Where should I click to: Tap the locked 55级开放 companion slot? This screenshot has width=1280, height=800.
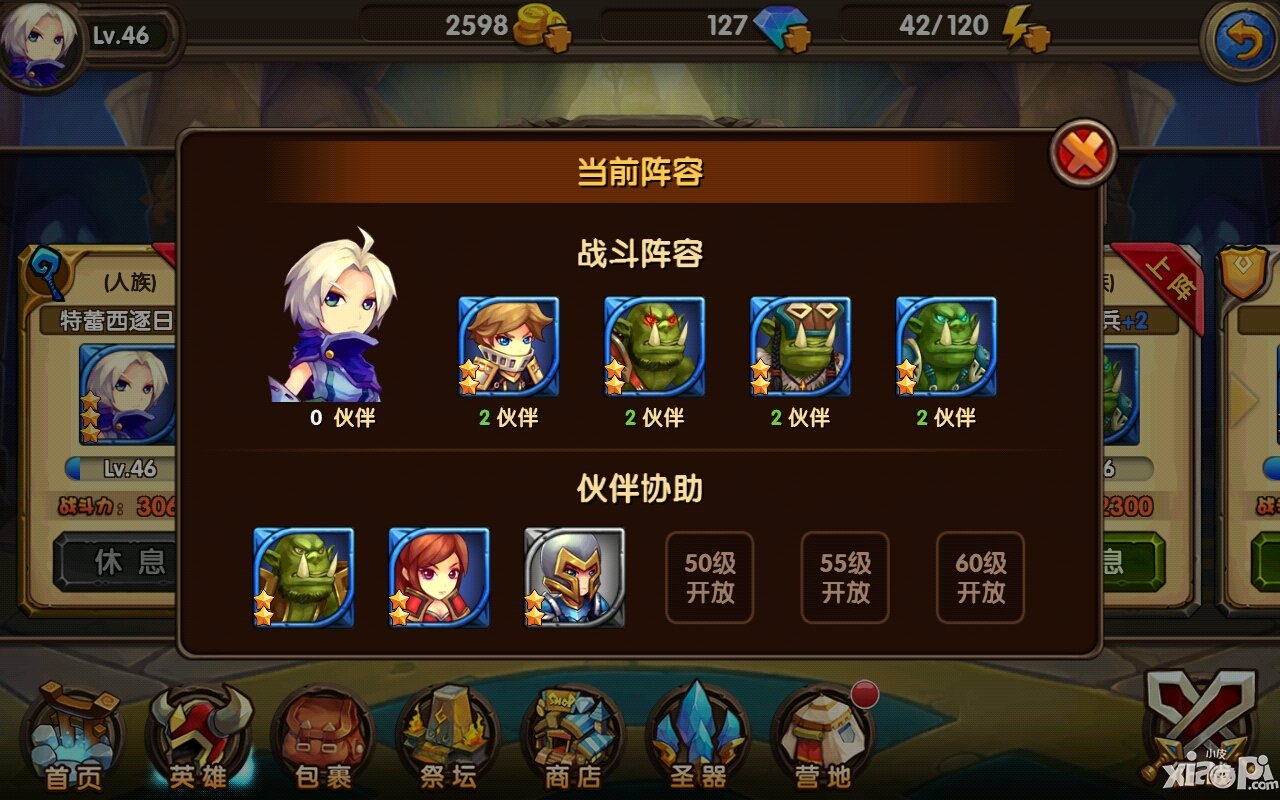pyautogui.click(x=845, y=578)
